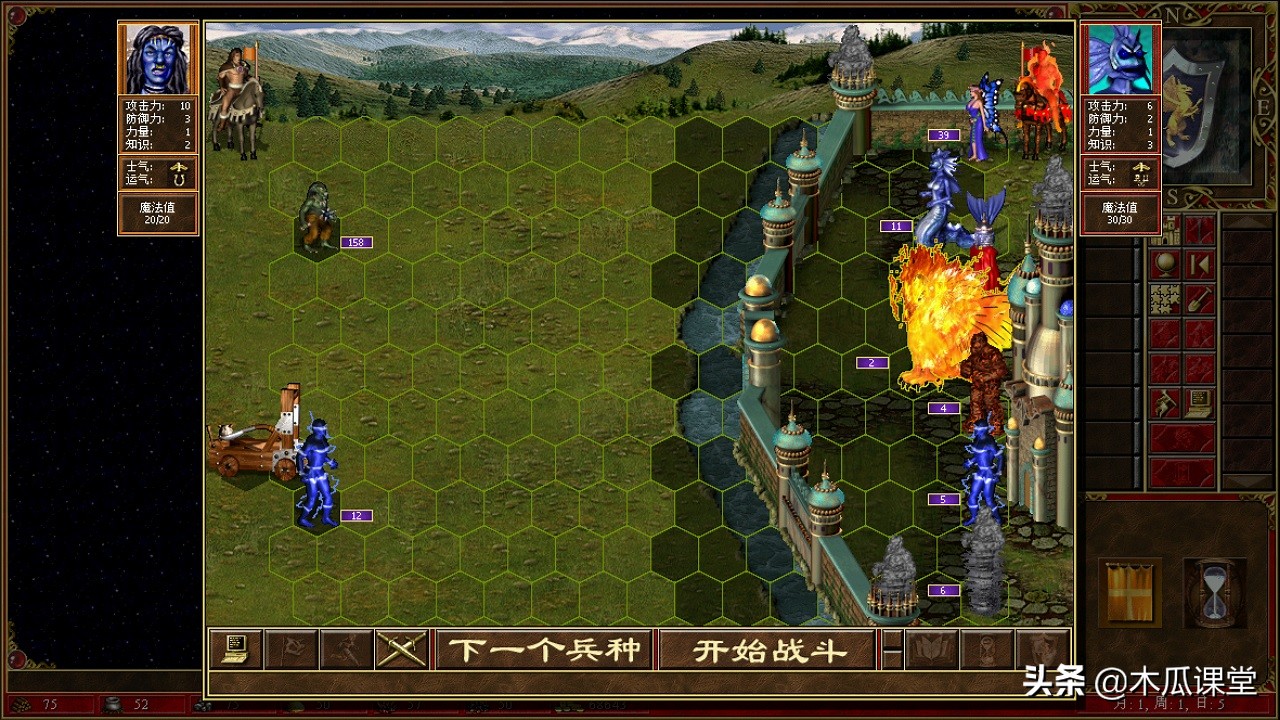This screenshot has width=1280, height=720.
Task: Click the wait hourglass icon
Action: (987, 648)
